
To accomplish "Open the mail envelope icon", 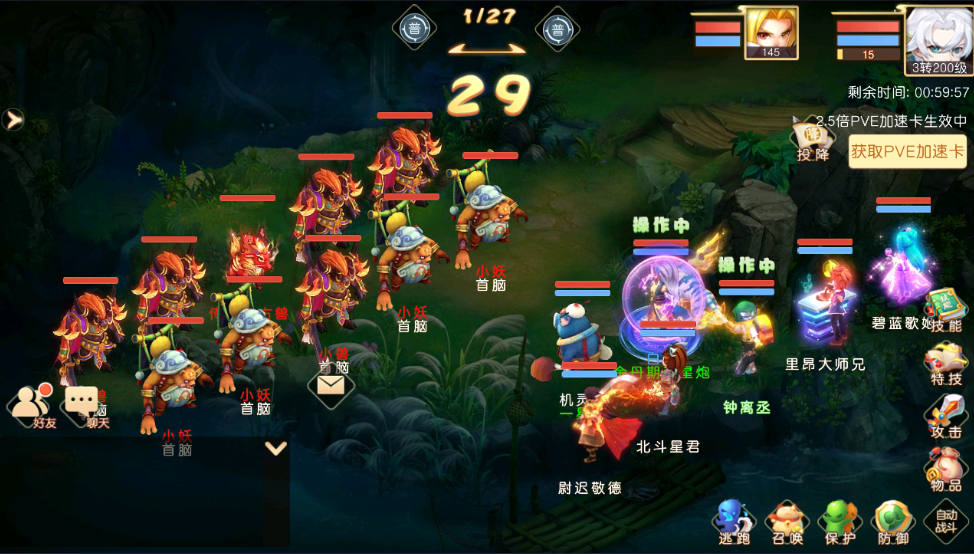I will [331, 385].
